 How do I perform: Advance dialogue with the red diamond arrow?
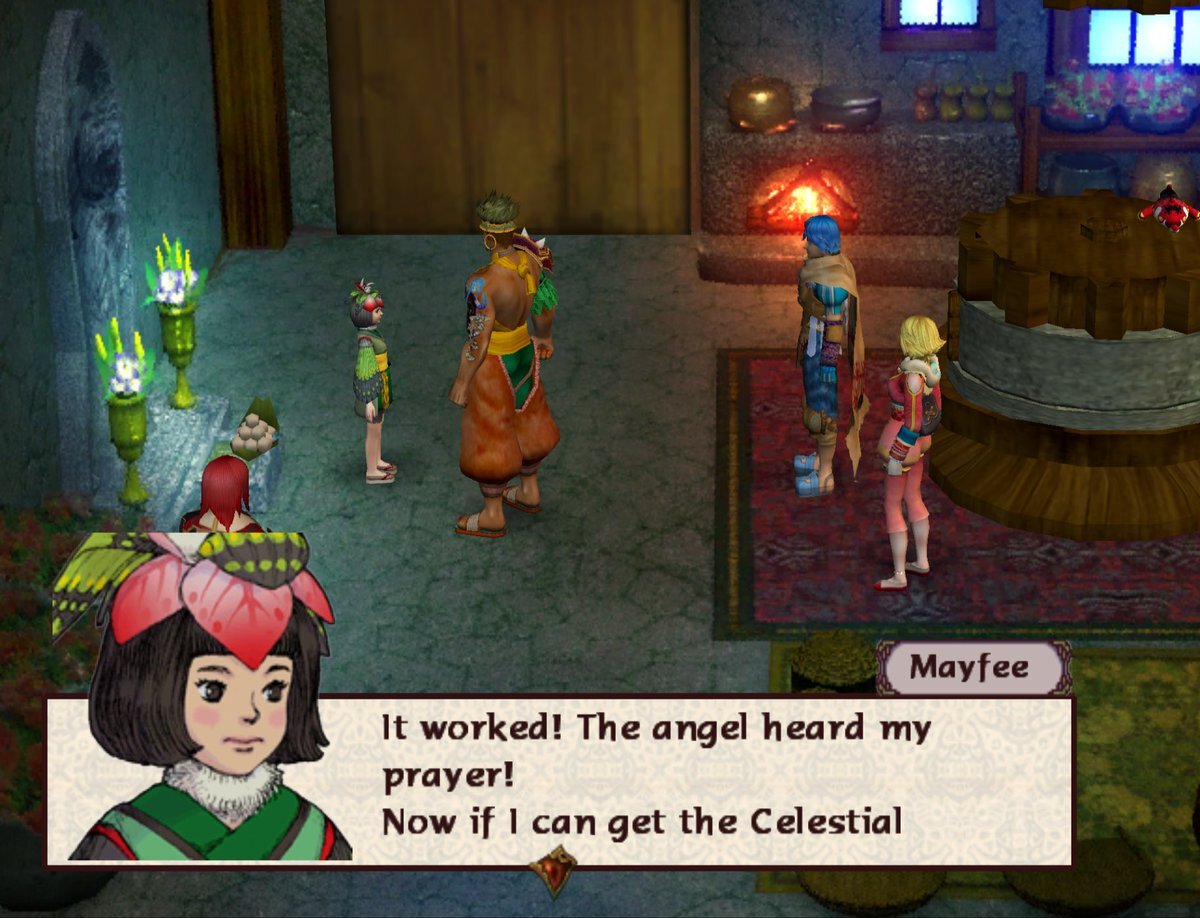553,869
